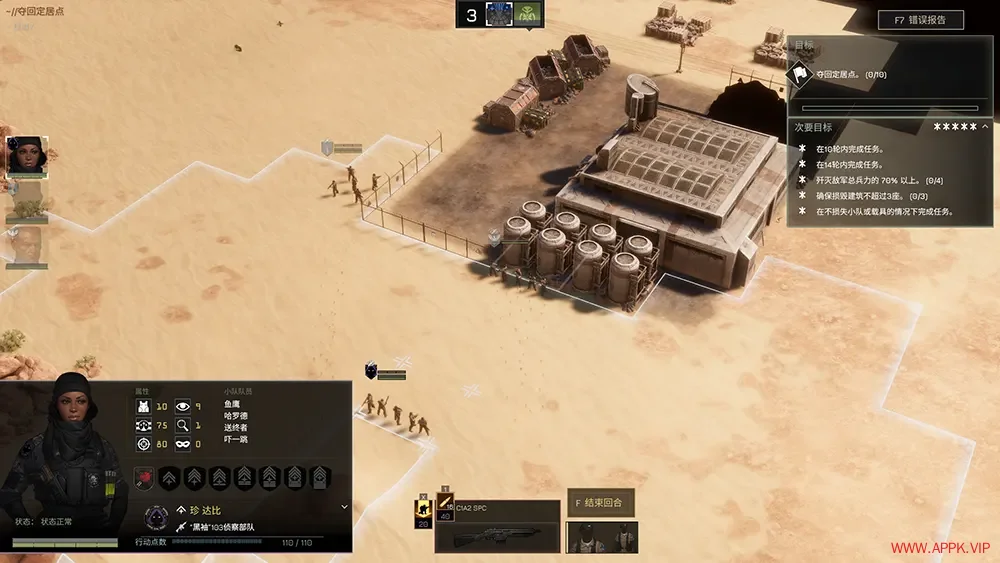This screenshot has height=563, width=1000.
Task: Open the 错误报告 bug report
Action: click(x=920, y=20)
